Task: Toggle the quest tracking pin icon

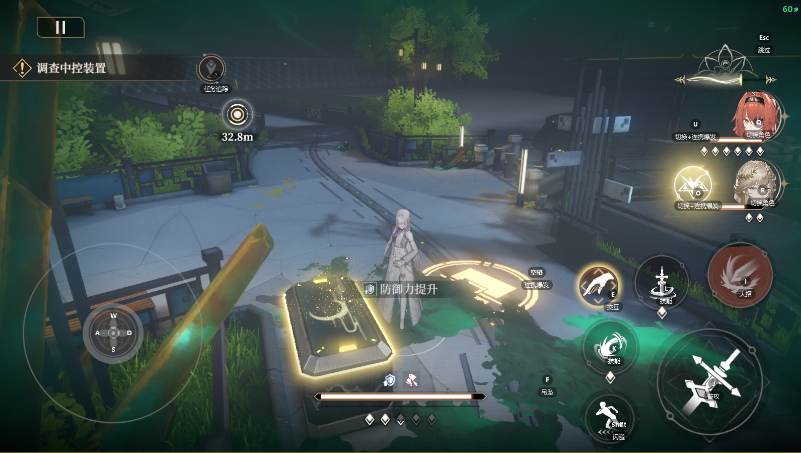Action: tap(211, 69)
